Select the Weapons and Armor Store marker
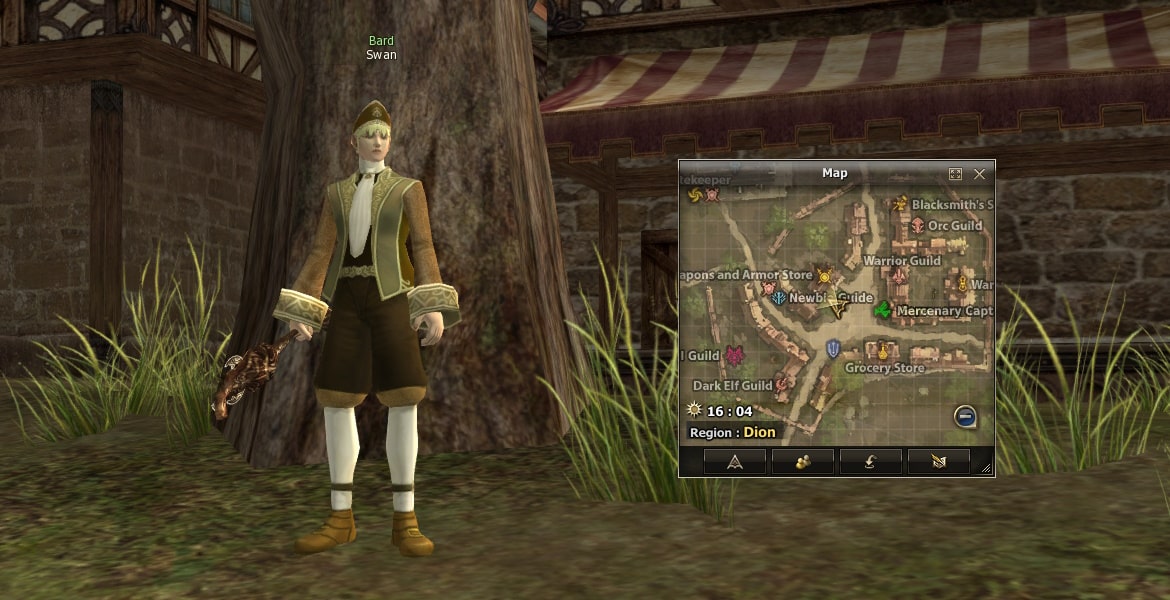This screenshot has height=600, width=1170. point(824,275)
